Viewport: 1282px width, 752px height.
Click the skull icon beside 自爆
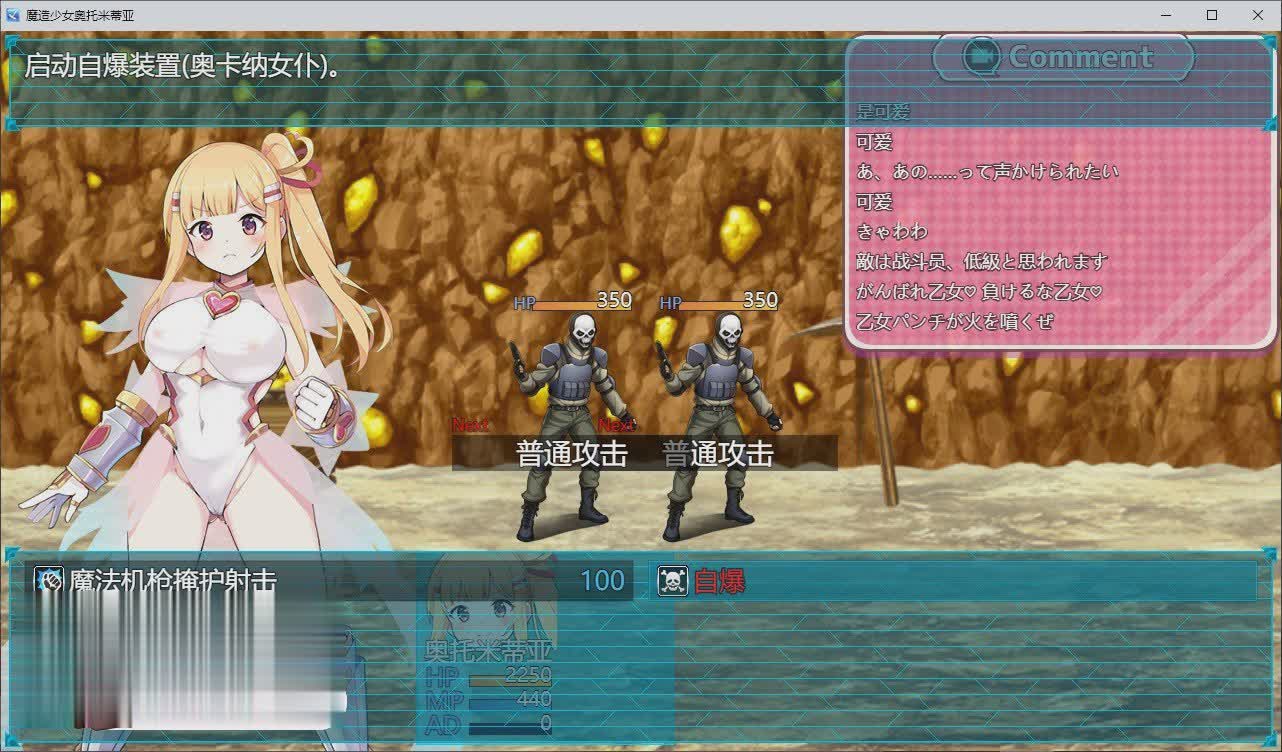(671, 582)
